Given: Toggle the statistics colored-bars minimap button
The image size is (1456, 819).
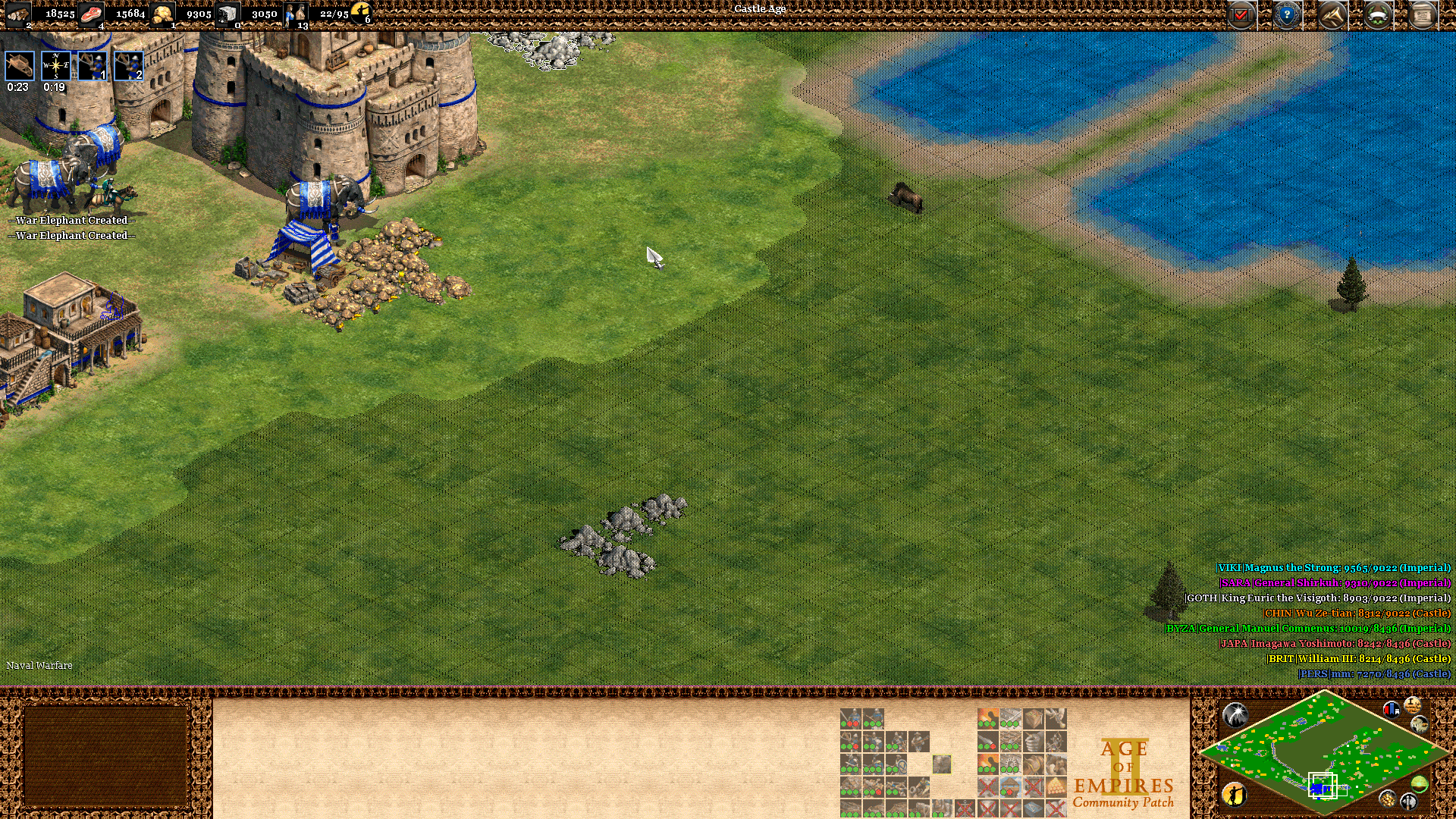Looking at the screenshot, I should coord(1392,710).
